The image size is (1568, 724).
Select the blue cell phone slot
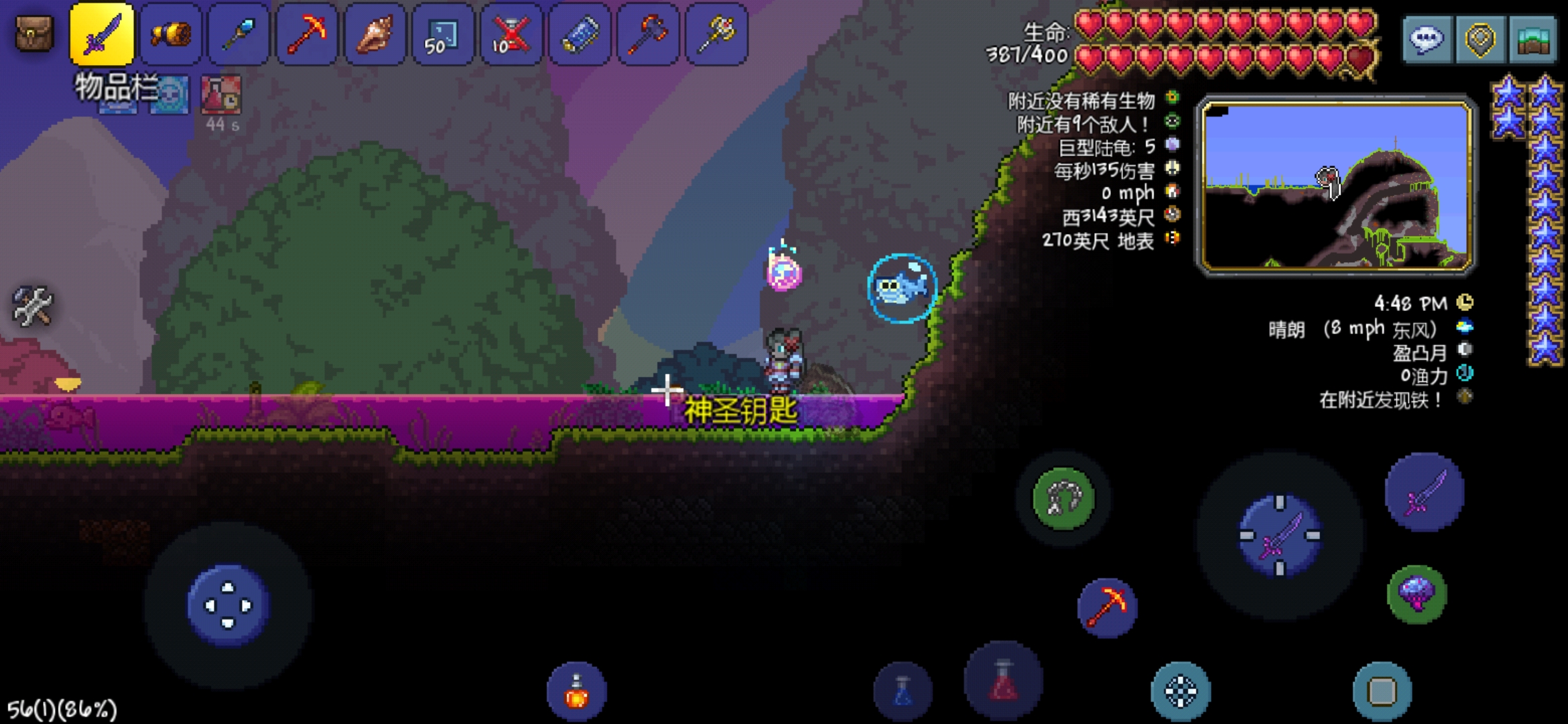tap(580, 34)
